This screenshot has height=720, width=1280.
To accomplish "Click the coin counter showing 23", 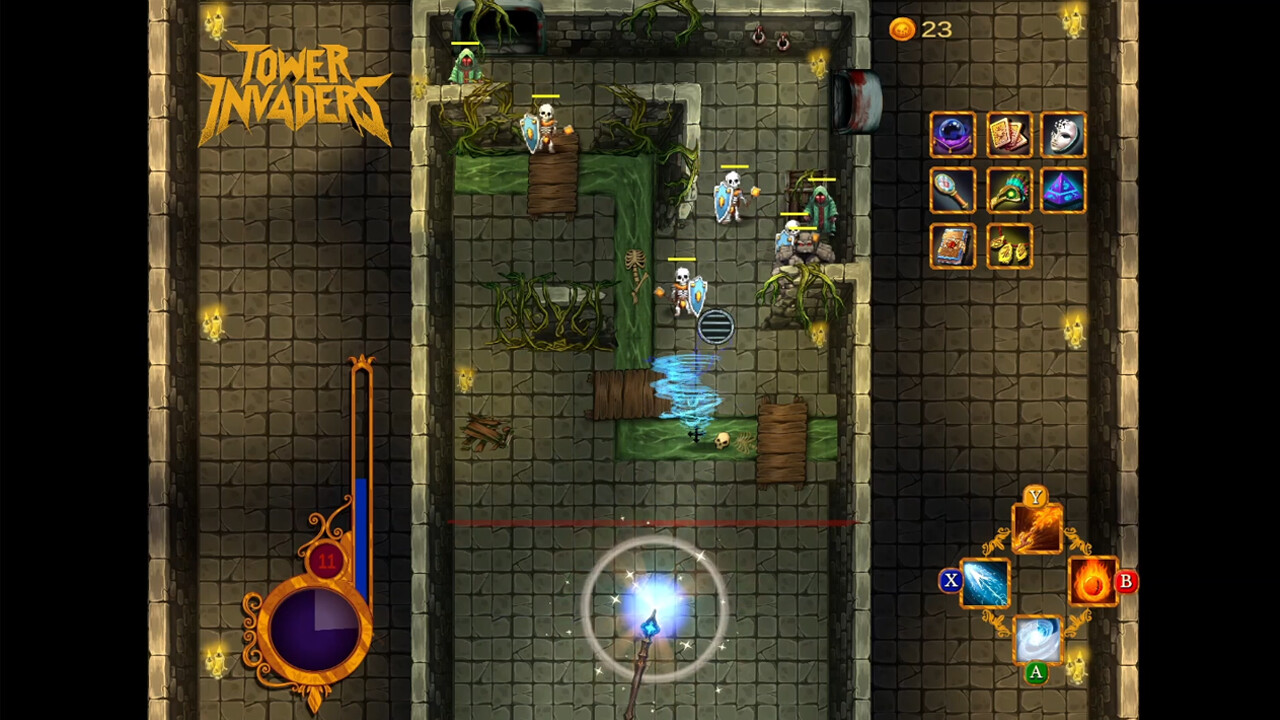I will (x=920, y=30).
